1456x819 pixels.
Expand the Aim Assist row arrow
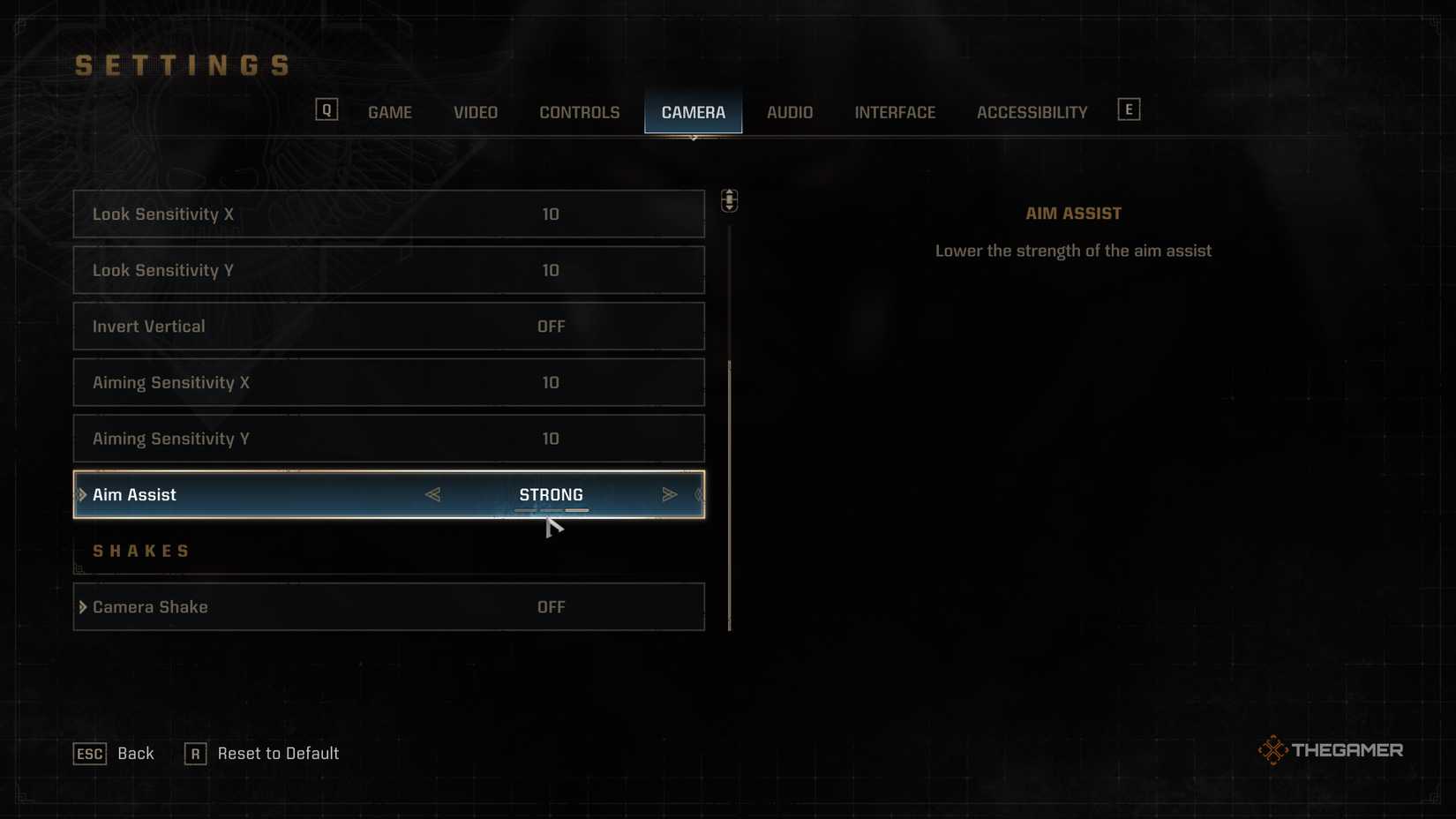82,494
